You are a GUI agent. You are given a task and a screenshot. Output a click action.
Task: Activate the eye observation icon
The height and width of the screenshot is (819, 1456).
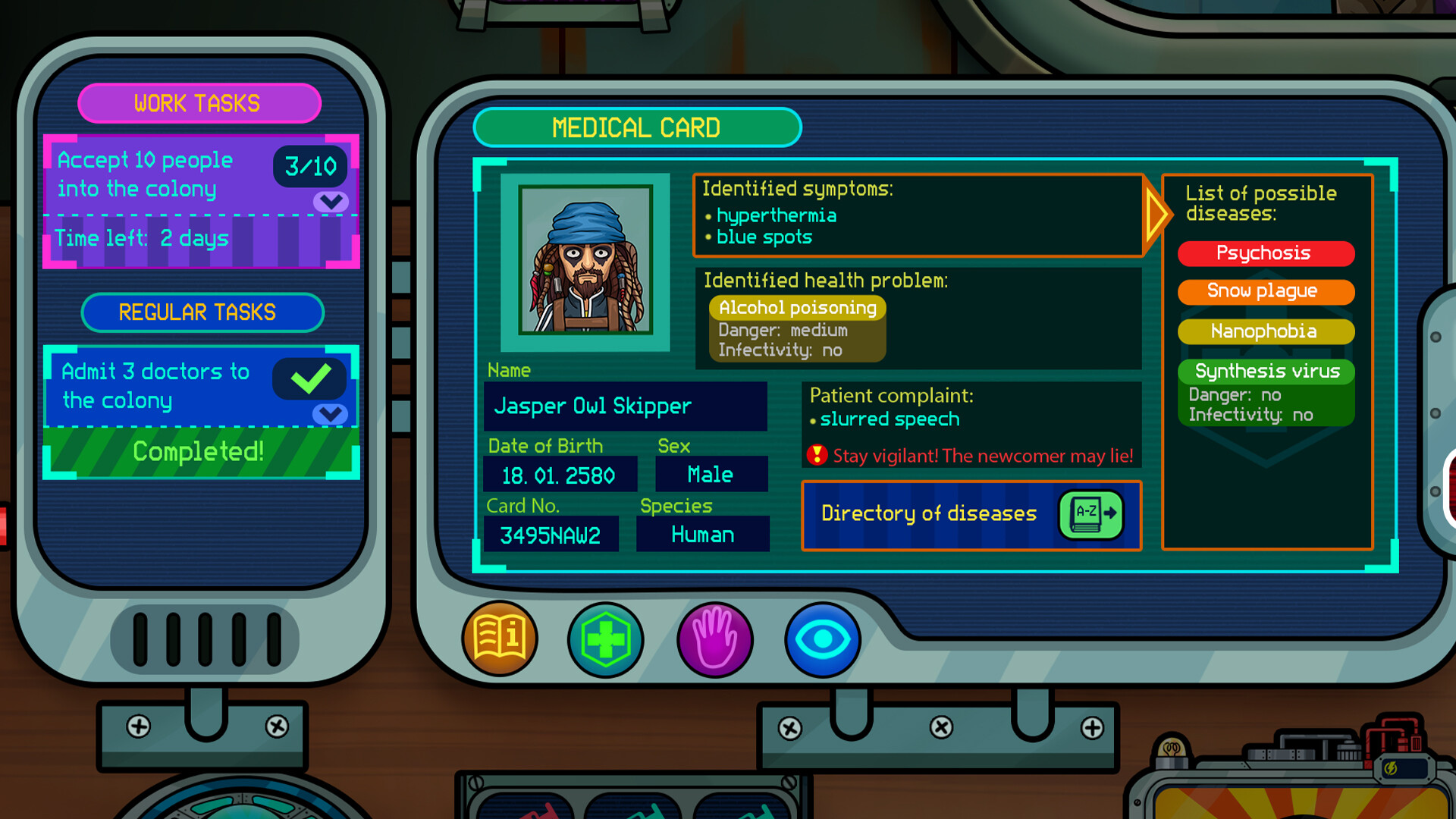(822, 639)
